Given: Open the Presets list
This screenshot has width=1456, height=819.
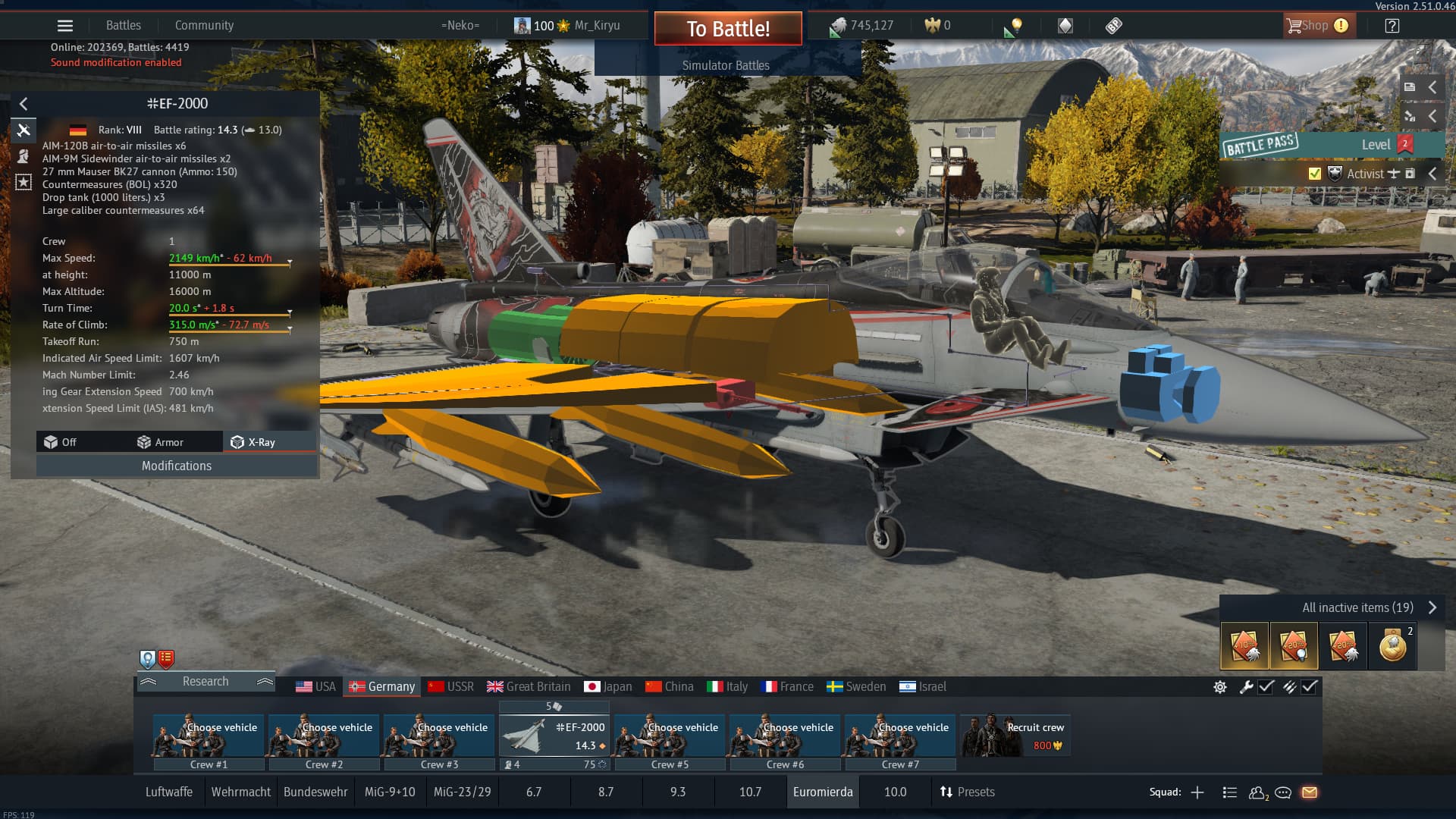Looking at the screenshot, I should pyautogui.click(x=967, y=792).
